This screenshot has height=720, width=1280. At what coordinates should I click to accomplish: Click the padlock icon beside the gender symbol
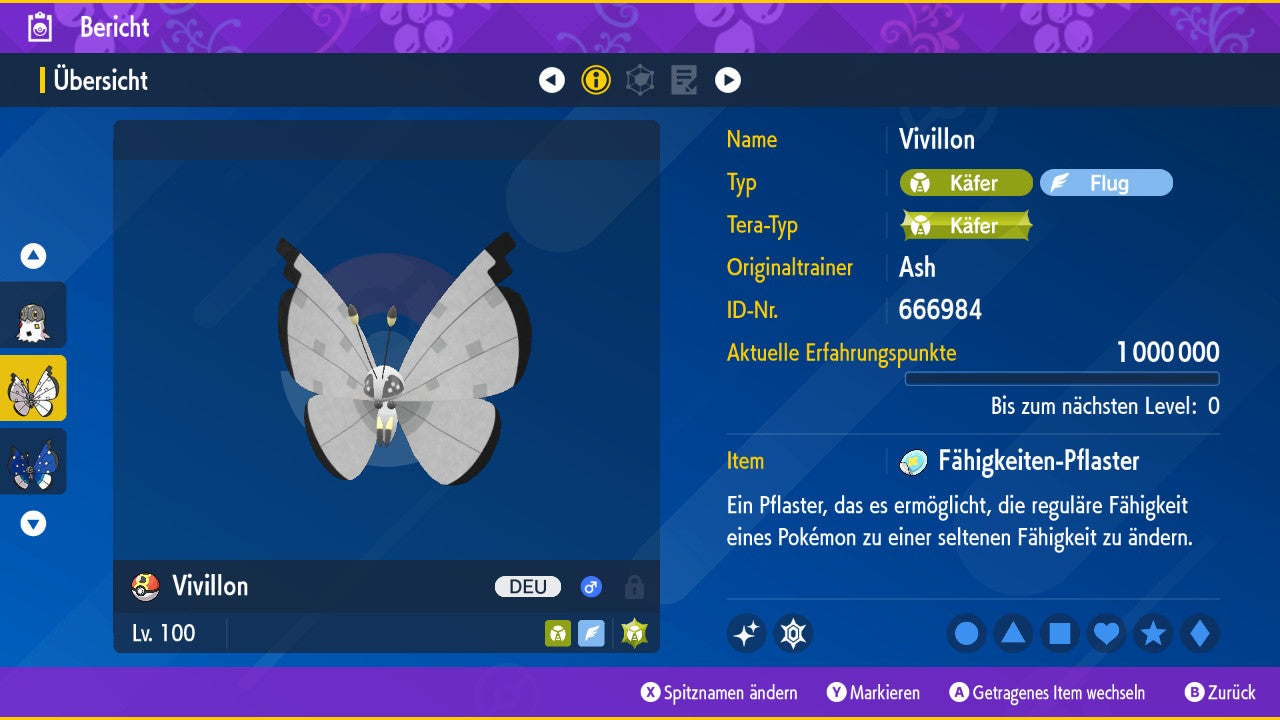[x=634, y=587]
